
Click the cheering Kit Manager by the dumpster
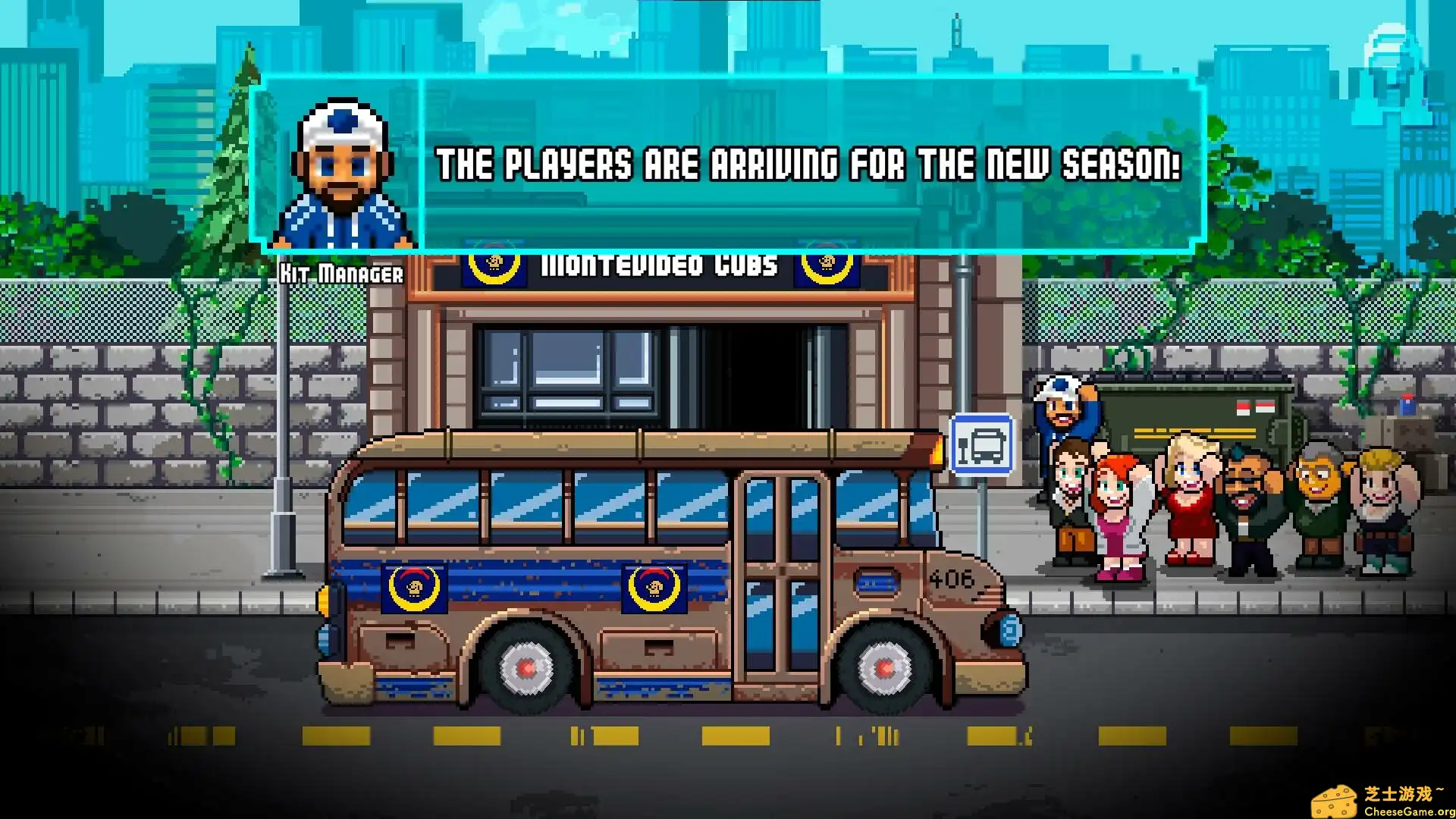1060,415
